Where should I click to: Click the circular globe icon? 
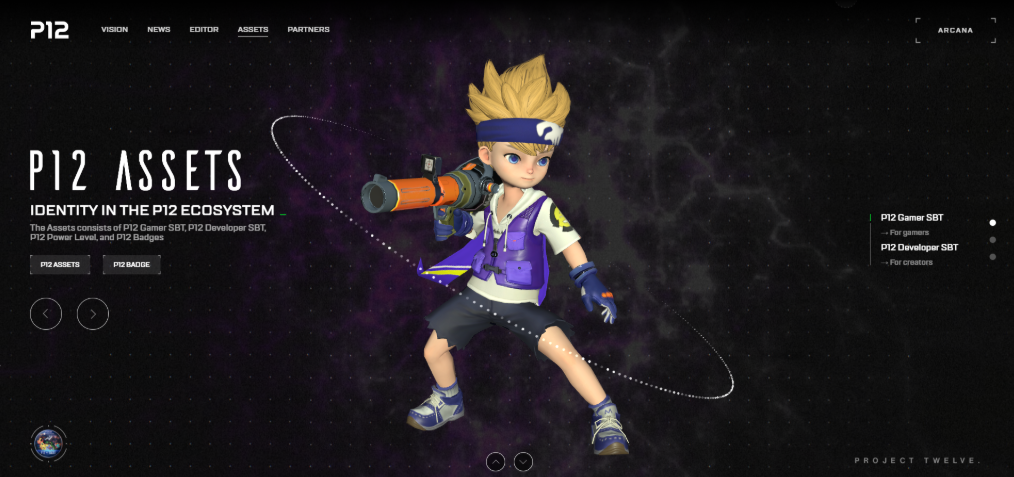48,443
